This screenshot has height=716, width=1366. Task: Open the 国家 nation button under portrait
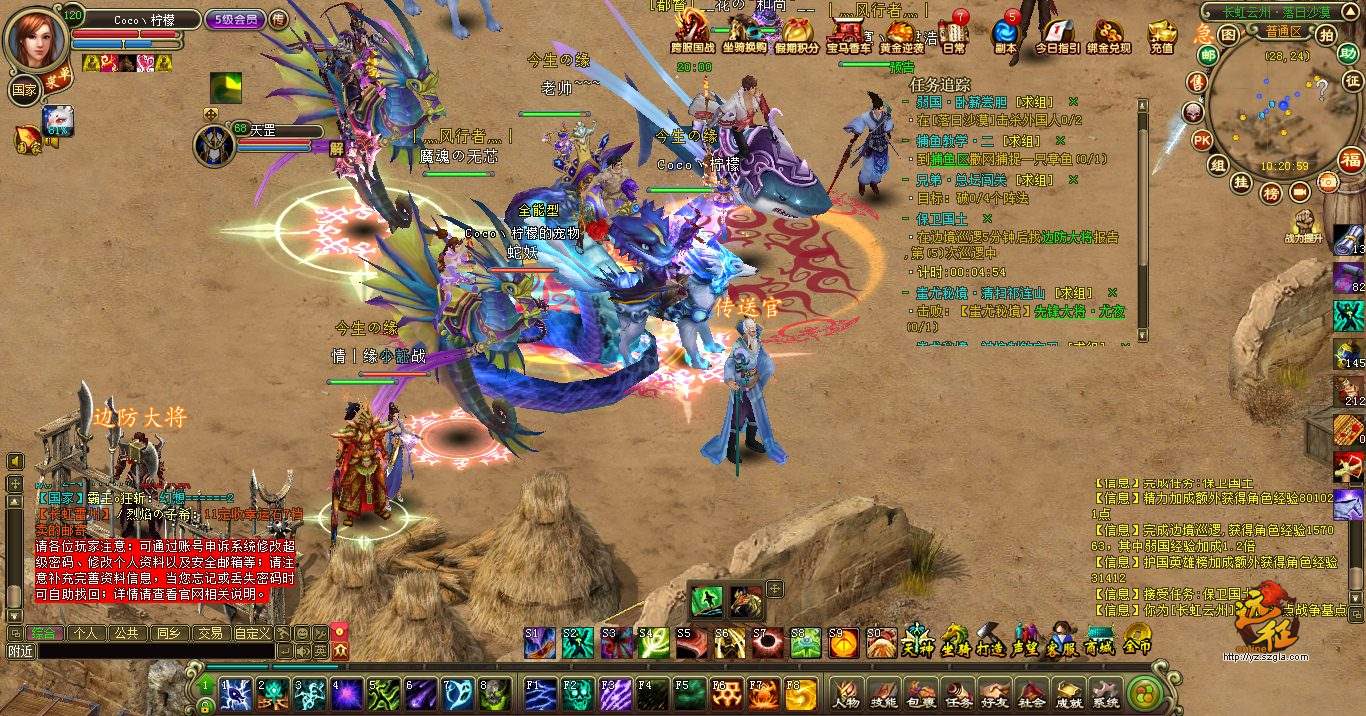coord(24,88)
